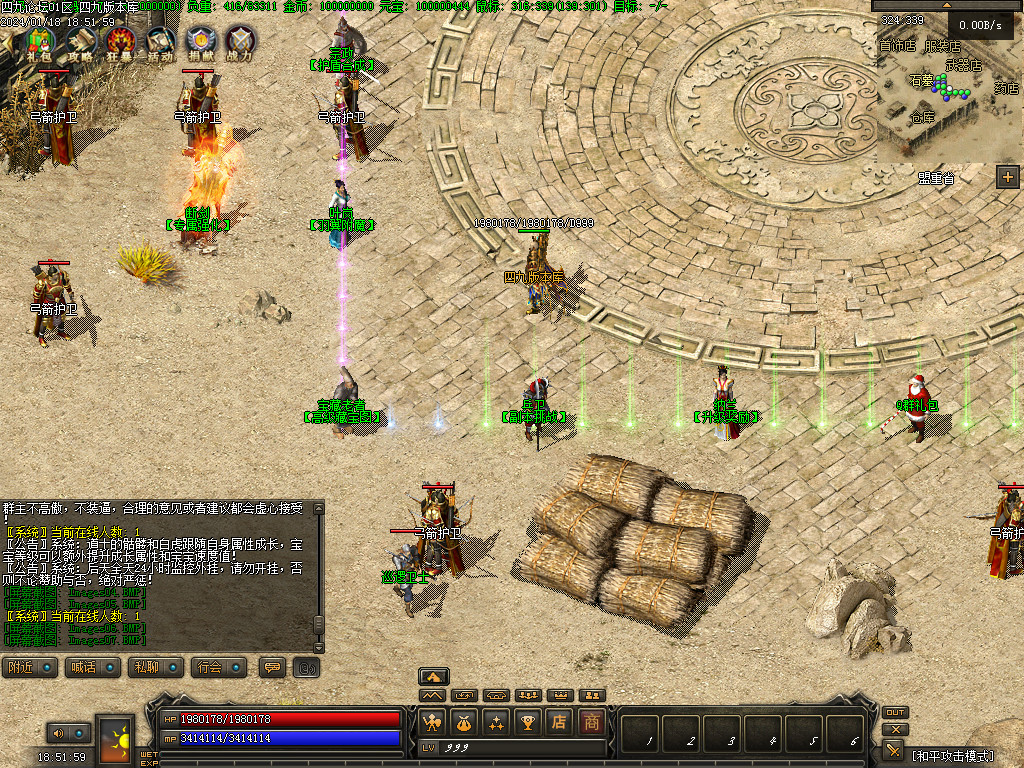This screenshot has width=1024, height=768.
Task: Activate the 狂暴 berserk icon
Action: (119, 42)
